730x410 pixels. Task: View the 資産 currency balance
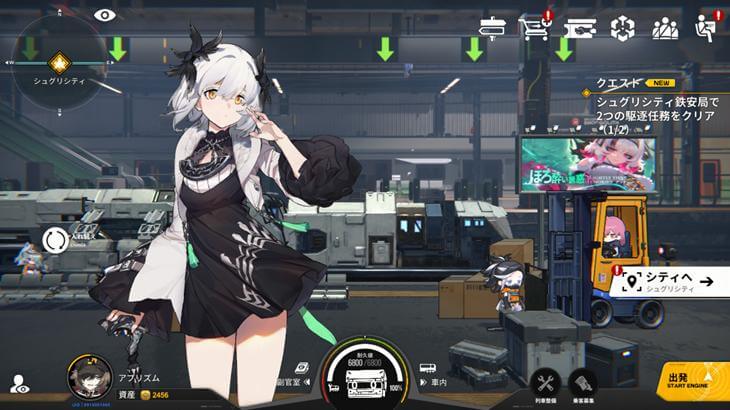pyautogui.click(x=150, y=397)
